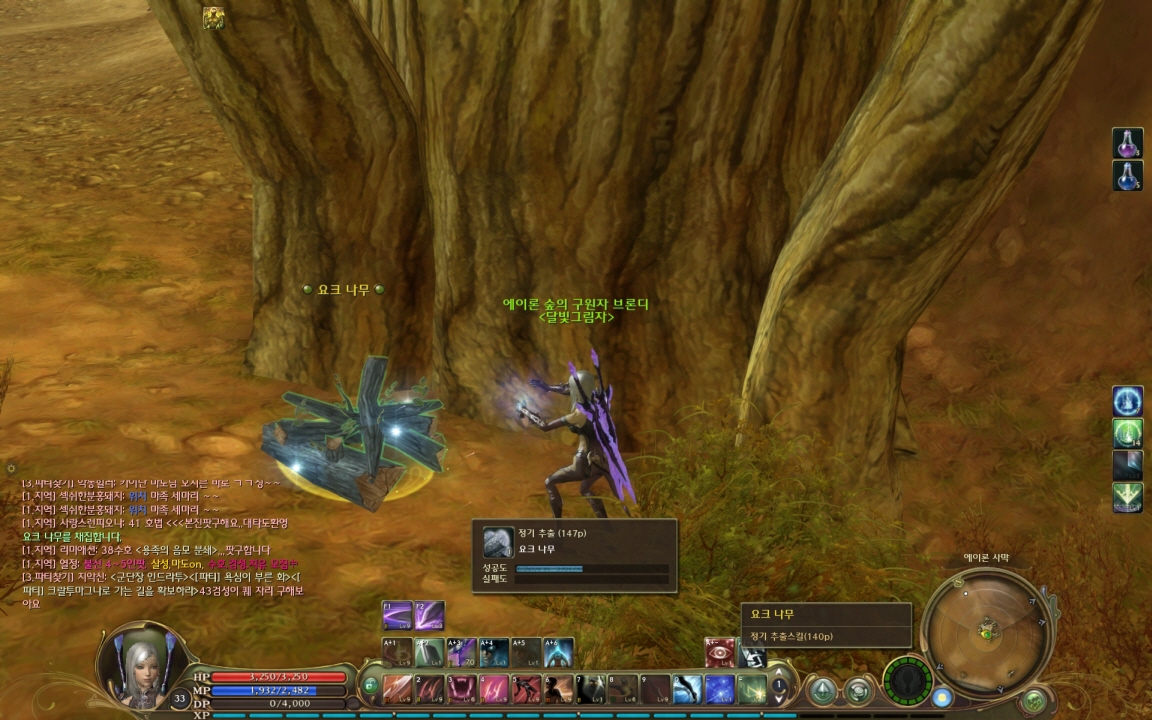This screenshot has width=1152, height=720.
Task: Activate hotbar slot 1 slash skill
Action: 397,689
